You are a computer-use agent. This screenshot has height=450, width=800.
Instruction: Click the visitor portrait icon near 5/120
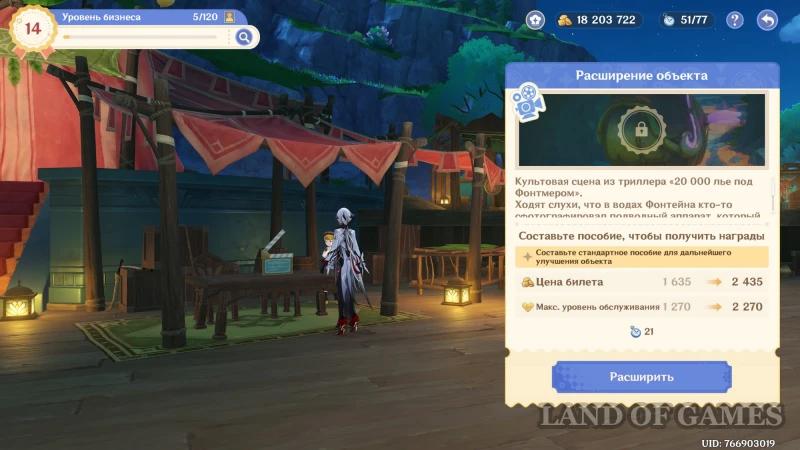(230, 17)
